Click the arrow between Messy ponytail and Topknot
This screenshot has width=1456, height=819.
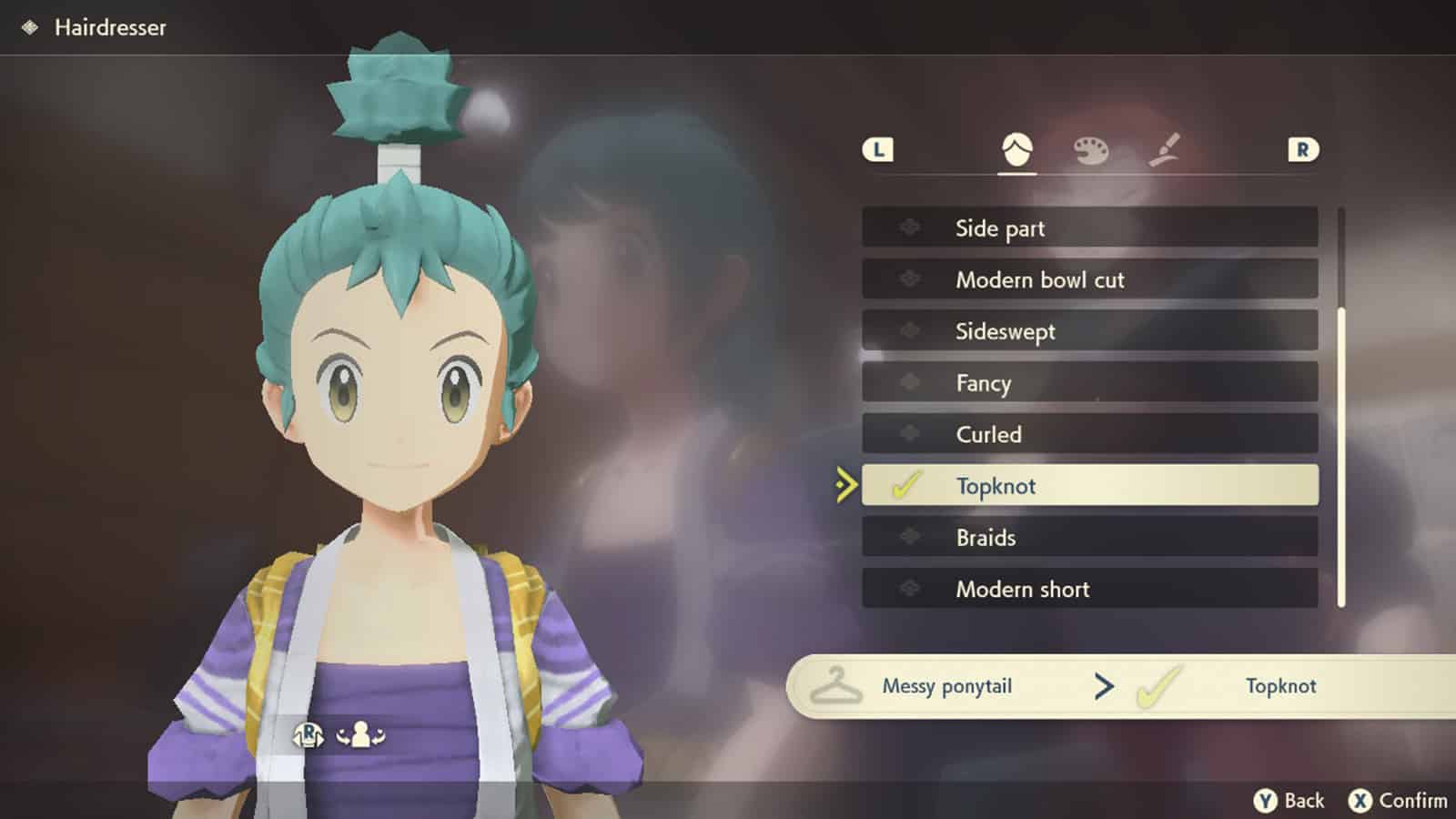(1104, 686)
